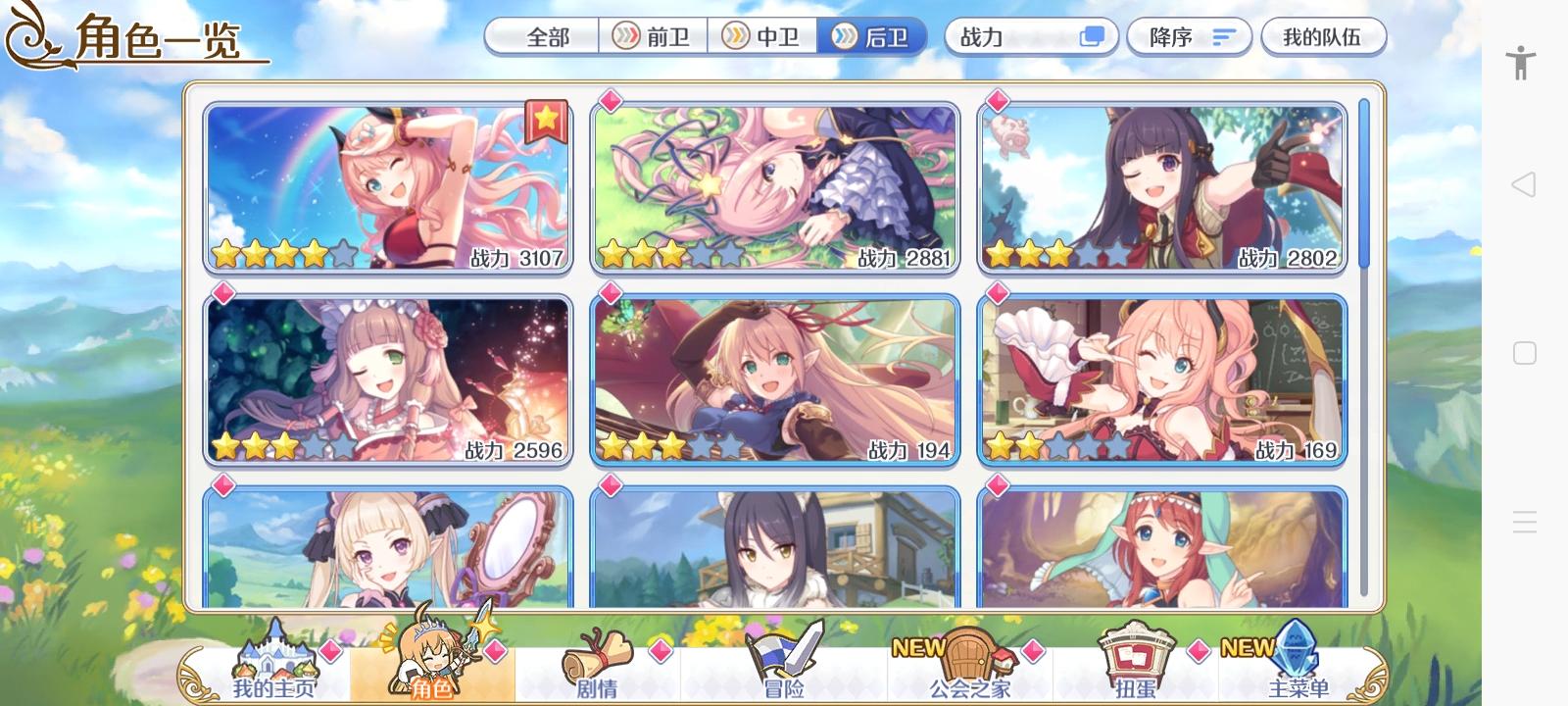Toggle the 降序 descending sort order
Viewport: 1568px width, 706px height.
point(1189,37)
